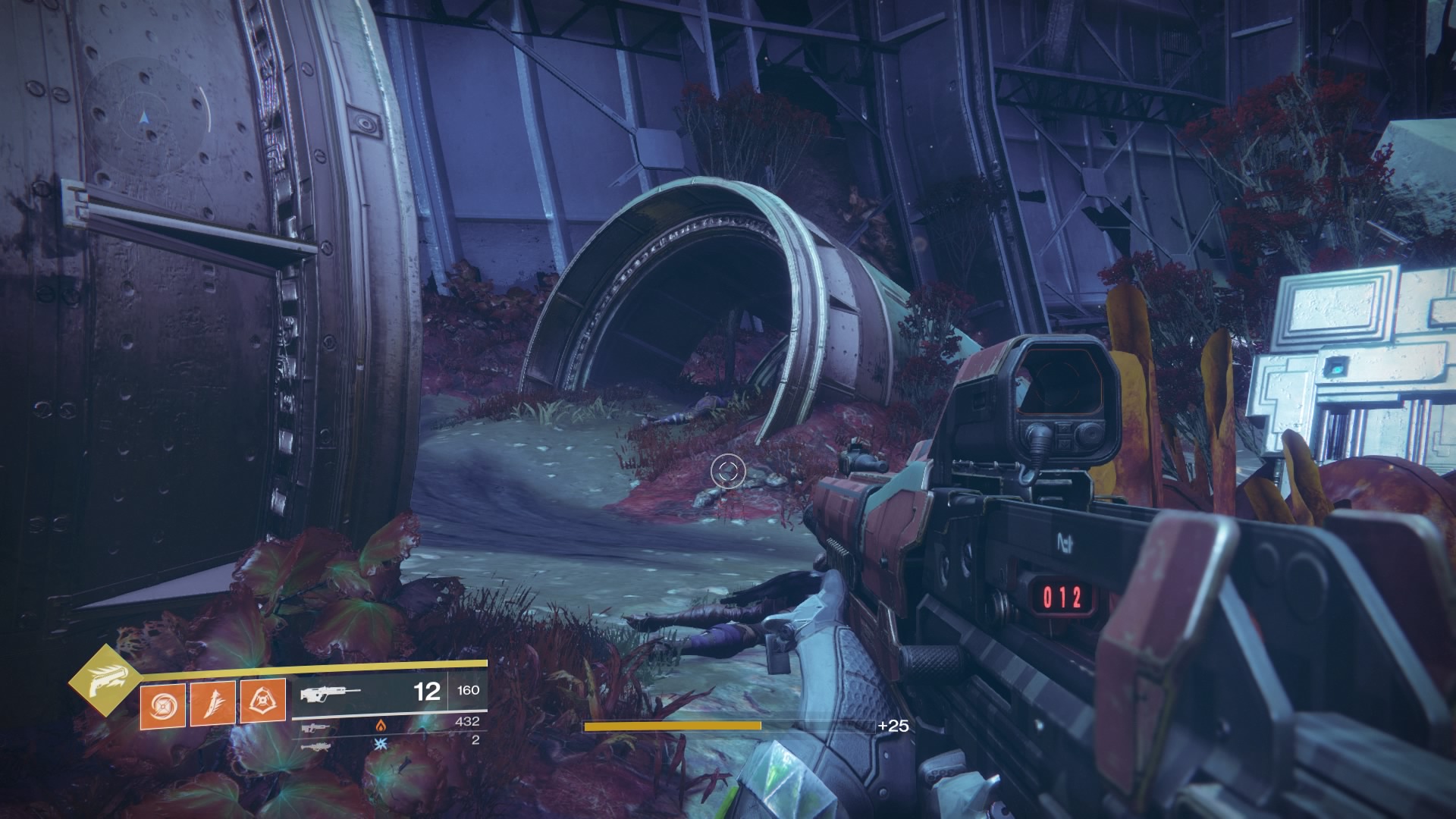
Task: Trigger the orange class ability icon
Action: click(262, 701)
